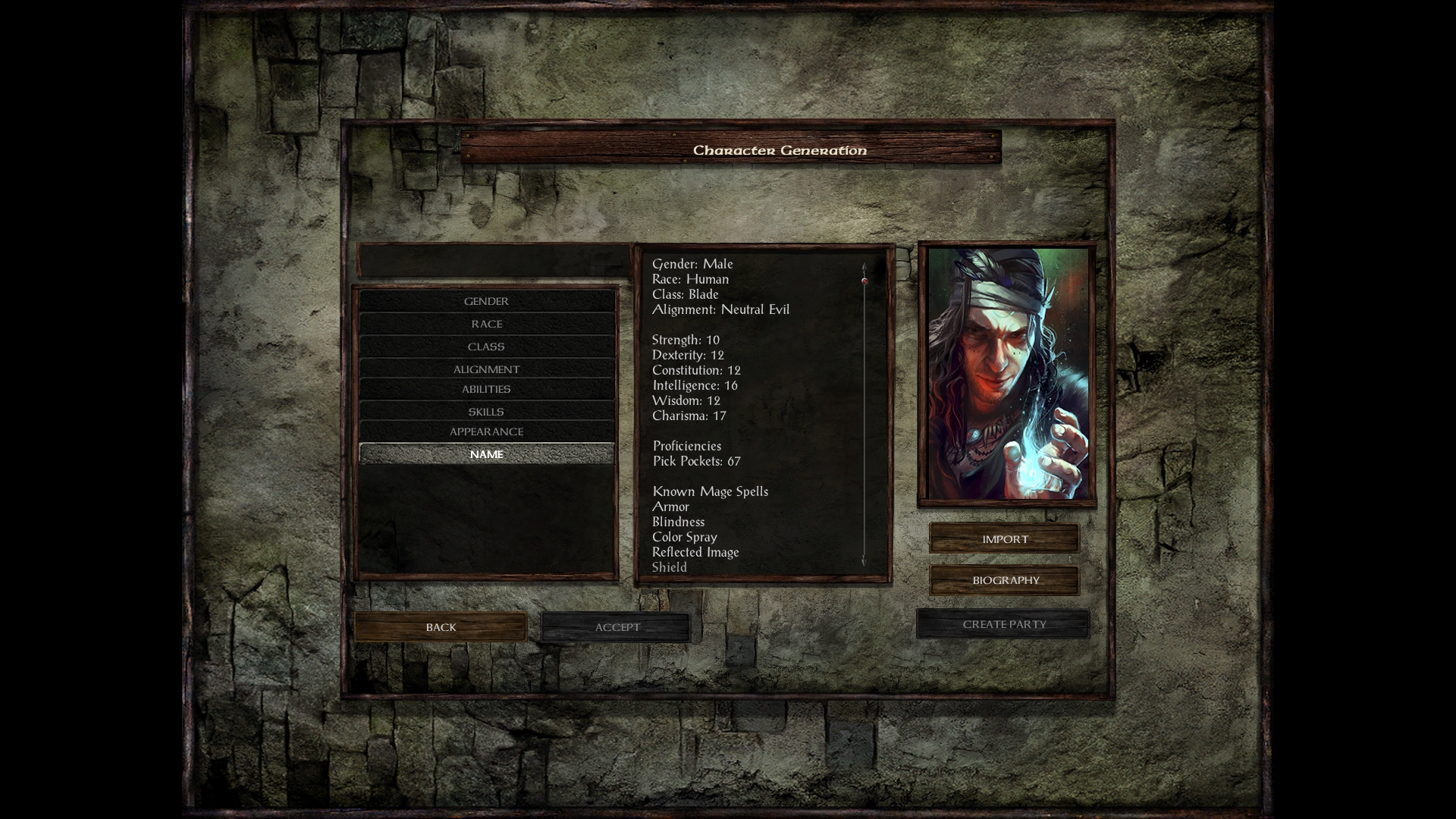Click the character portrait image
The height and width of the screenshot is (819, 1456).
tap(1007, 374)
